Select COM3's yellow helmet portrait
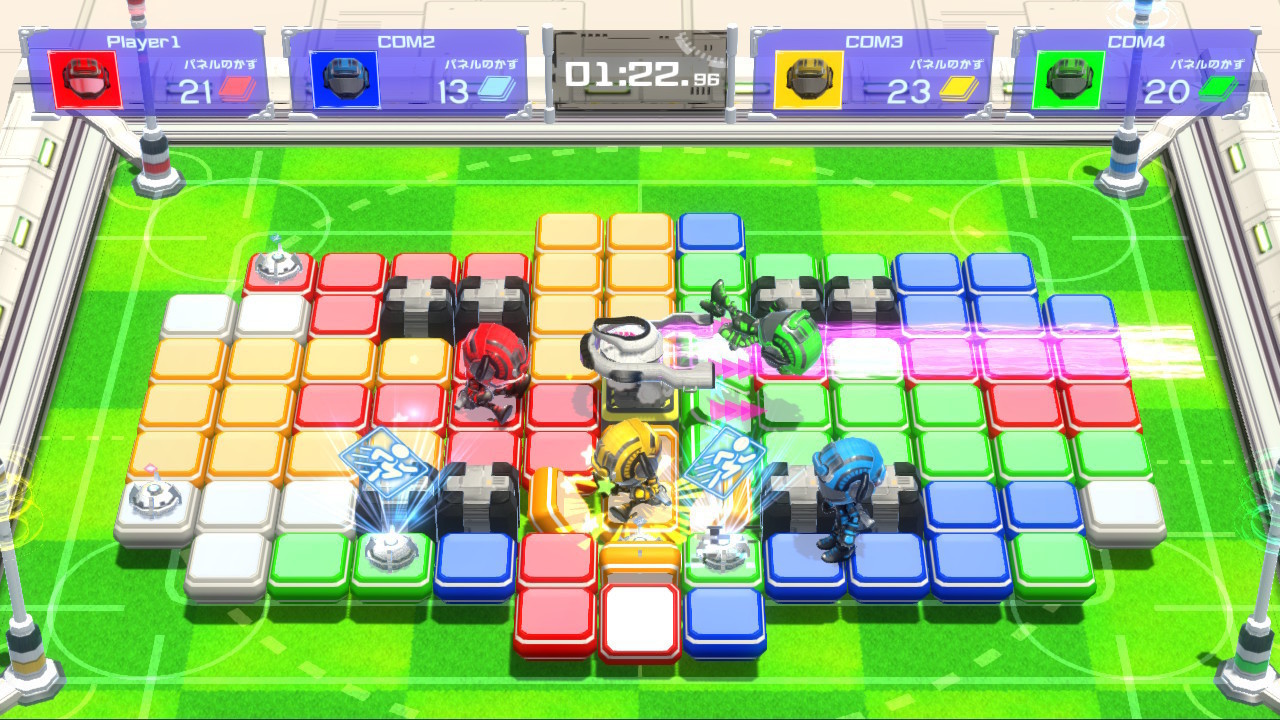Viewport: 1280px width, 720px height. [x=808, y=80]
